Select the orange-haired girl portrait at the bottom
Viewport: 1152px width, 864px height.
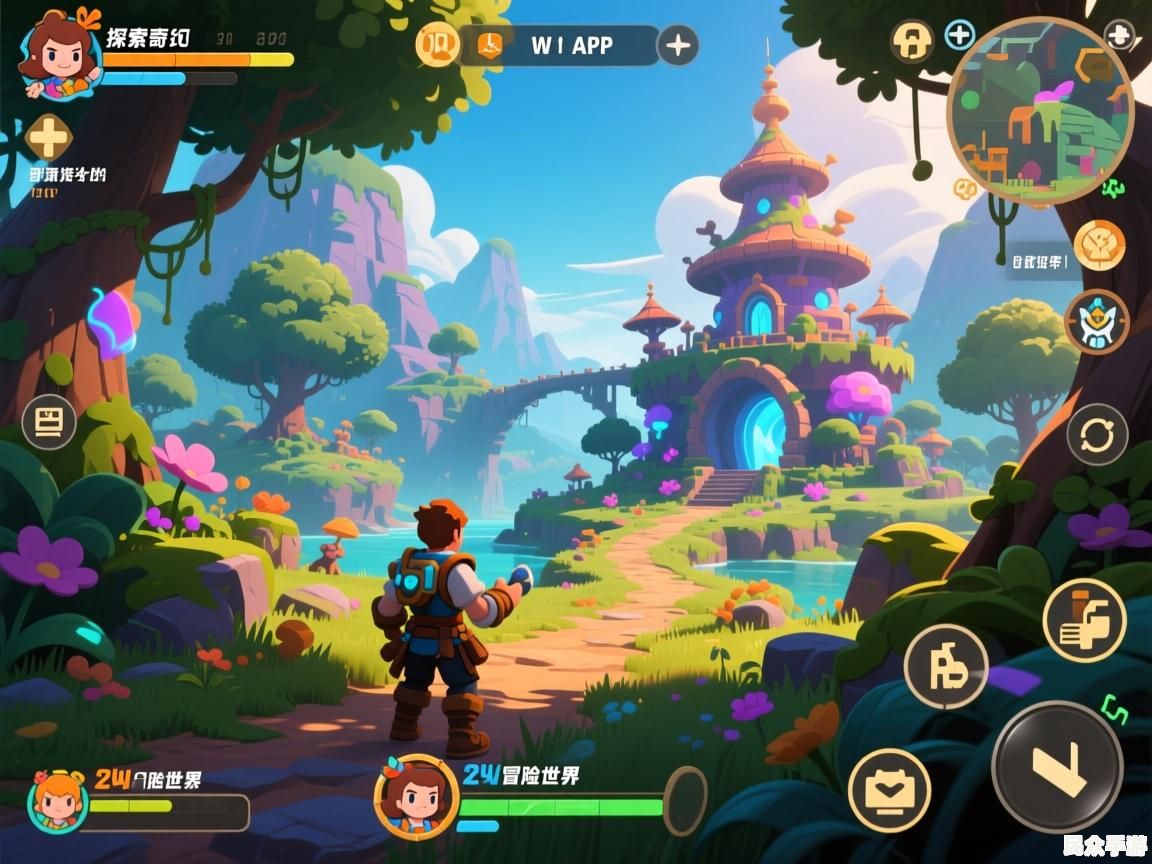coord(57,801)
